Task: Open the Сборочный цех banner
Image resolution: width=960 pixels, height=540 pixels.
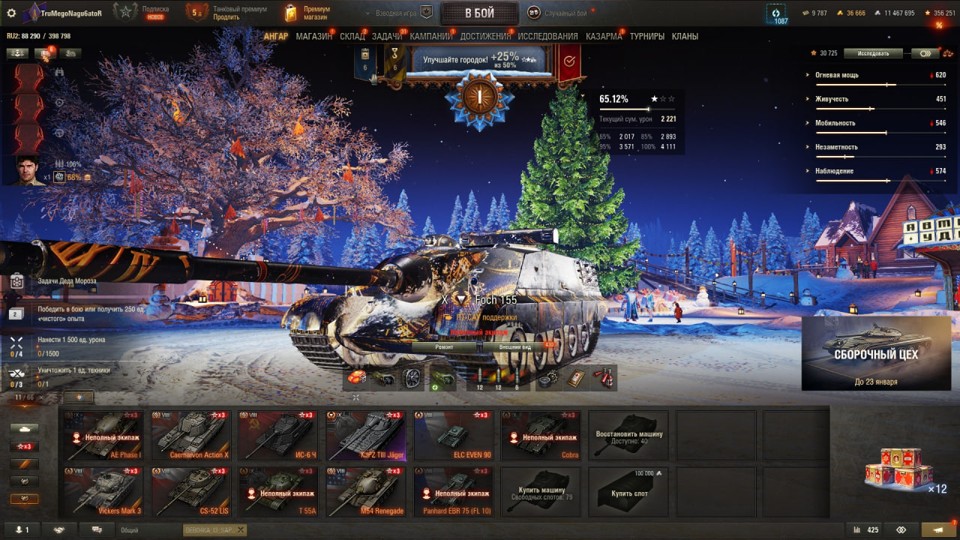Action: click(x=876, y=353)
